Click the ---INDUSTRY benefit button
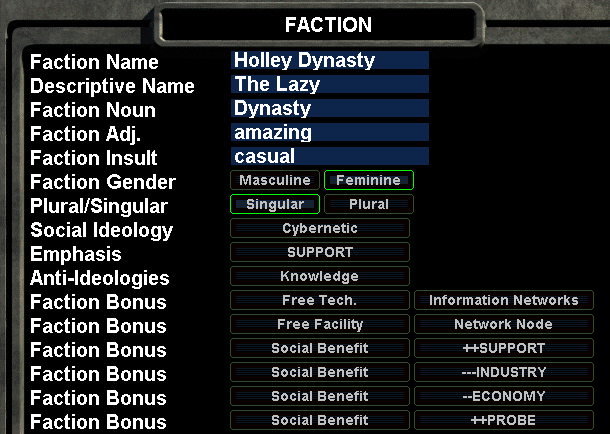This screenshot has height=434, width=610. 504,372
